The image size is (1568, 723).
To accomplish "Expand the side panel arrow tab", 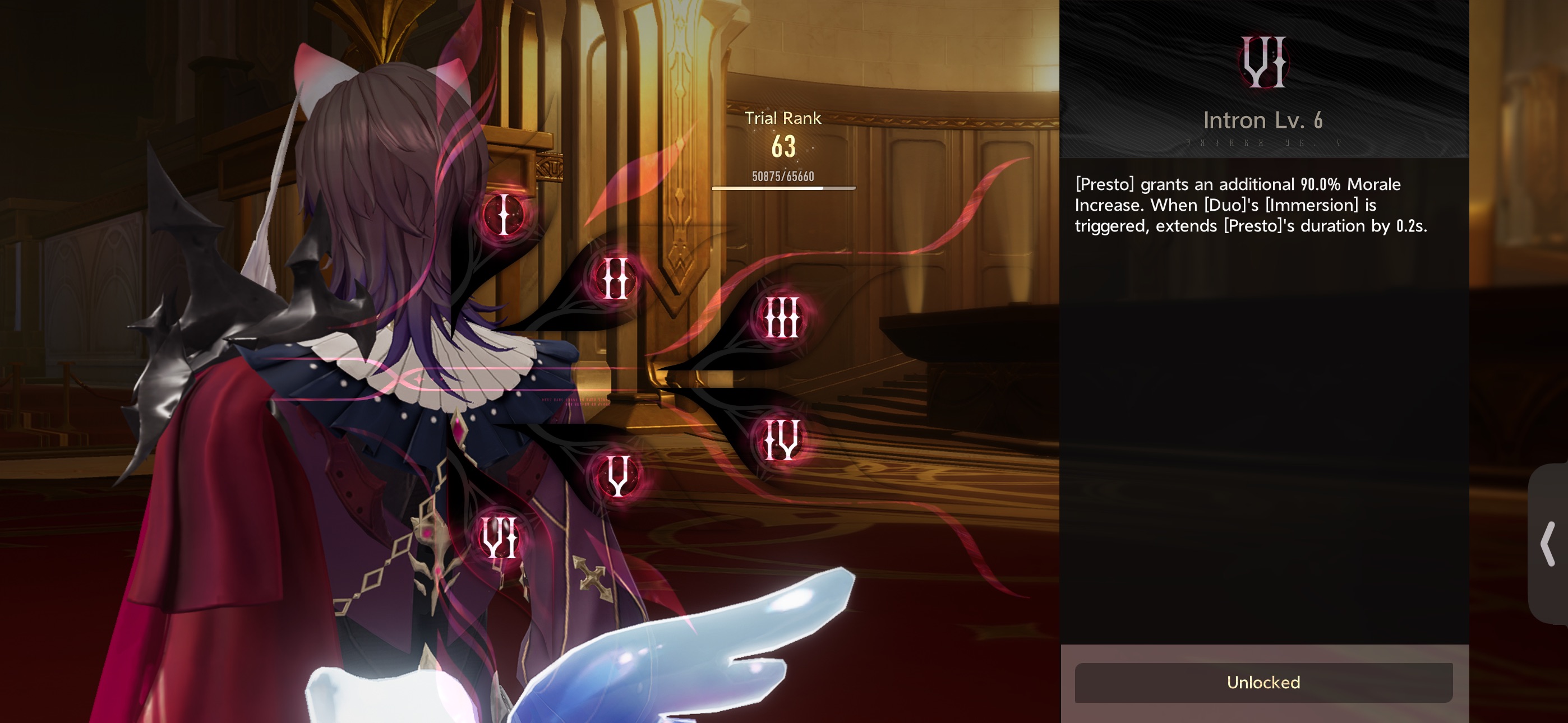I will pyautogui.click(x=1547, y=544).
